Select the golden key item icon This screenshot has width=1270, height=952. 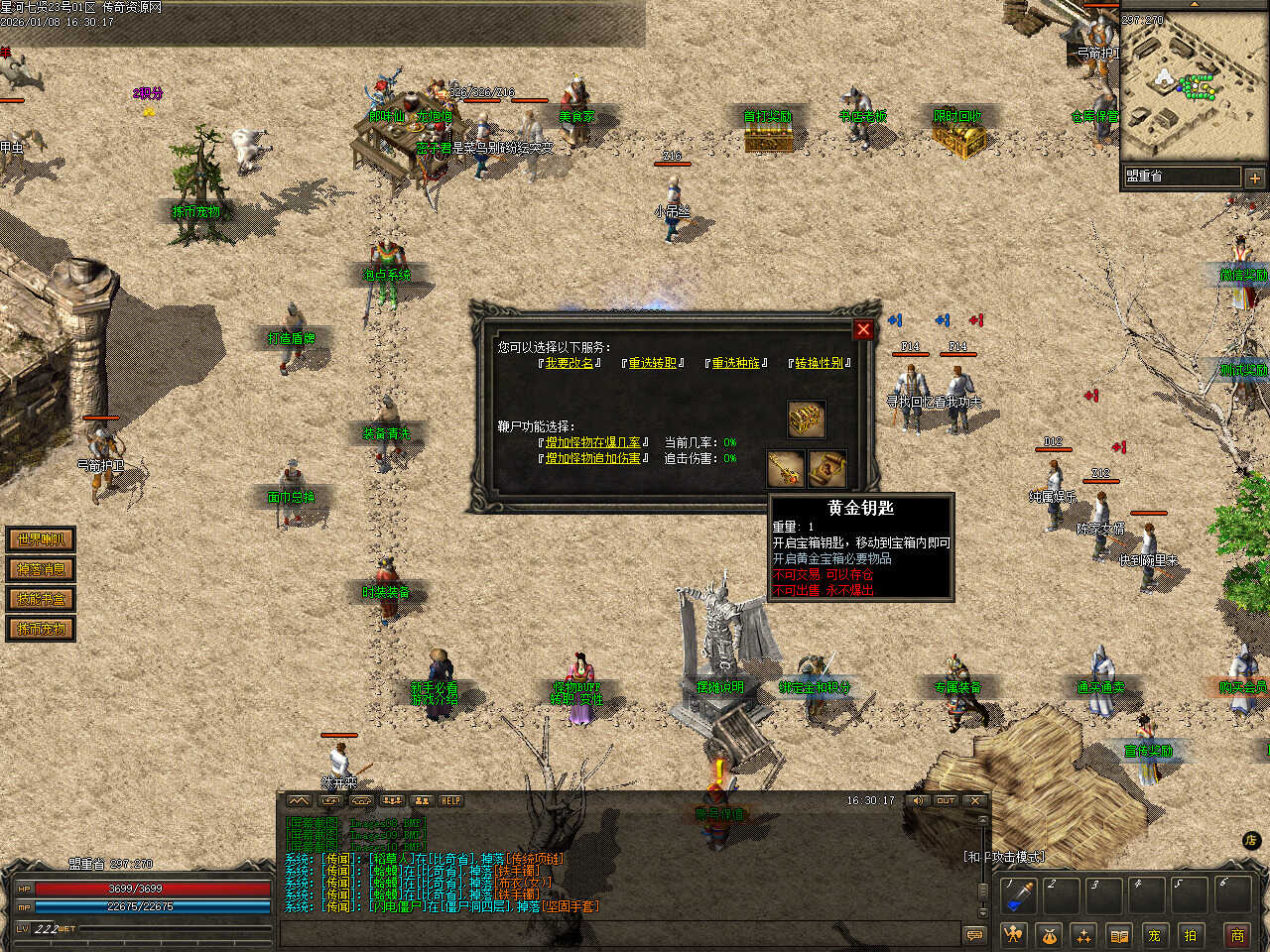click(x=786, y=469)
